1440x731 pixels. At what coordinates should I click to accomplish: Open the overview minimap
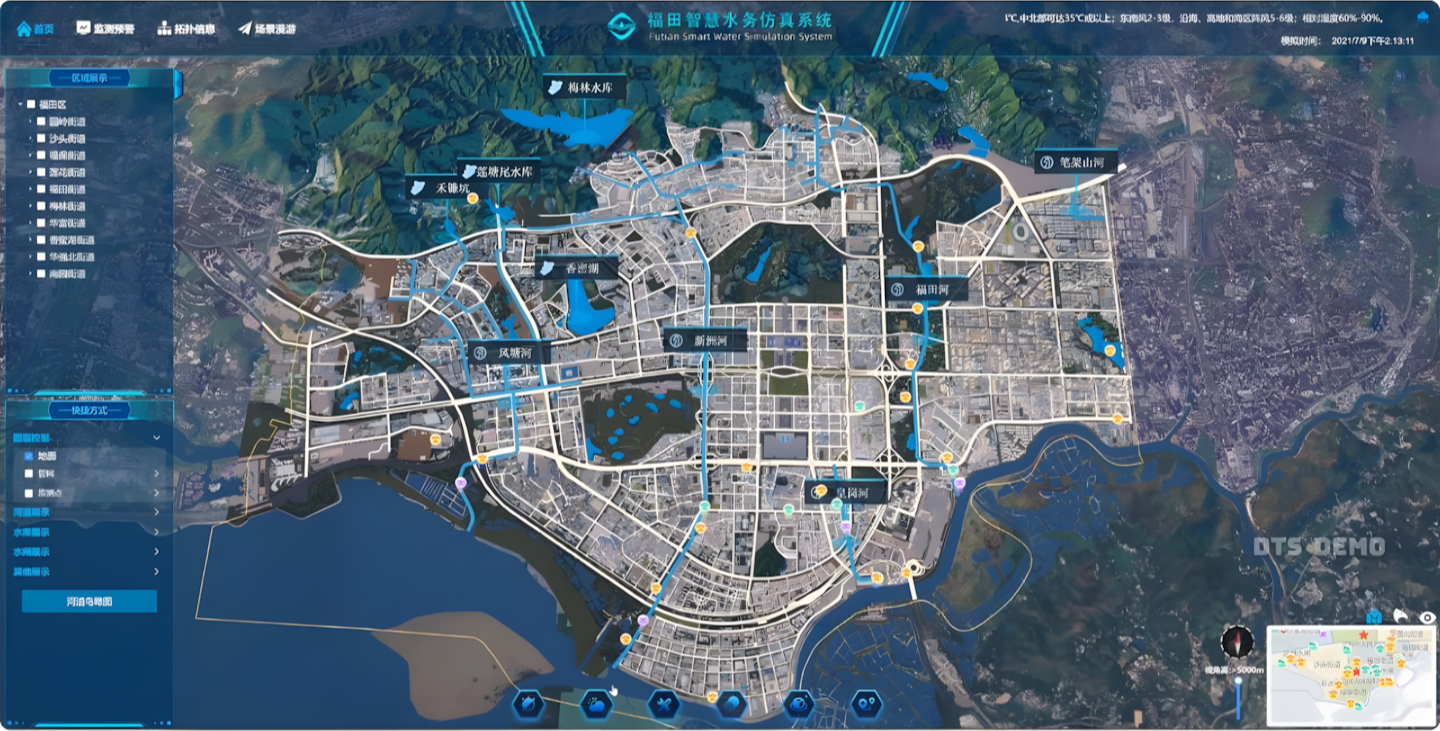pos(1351,675)
